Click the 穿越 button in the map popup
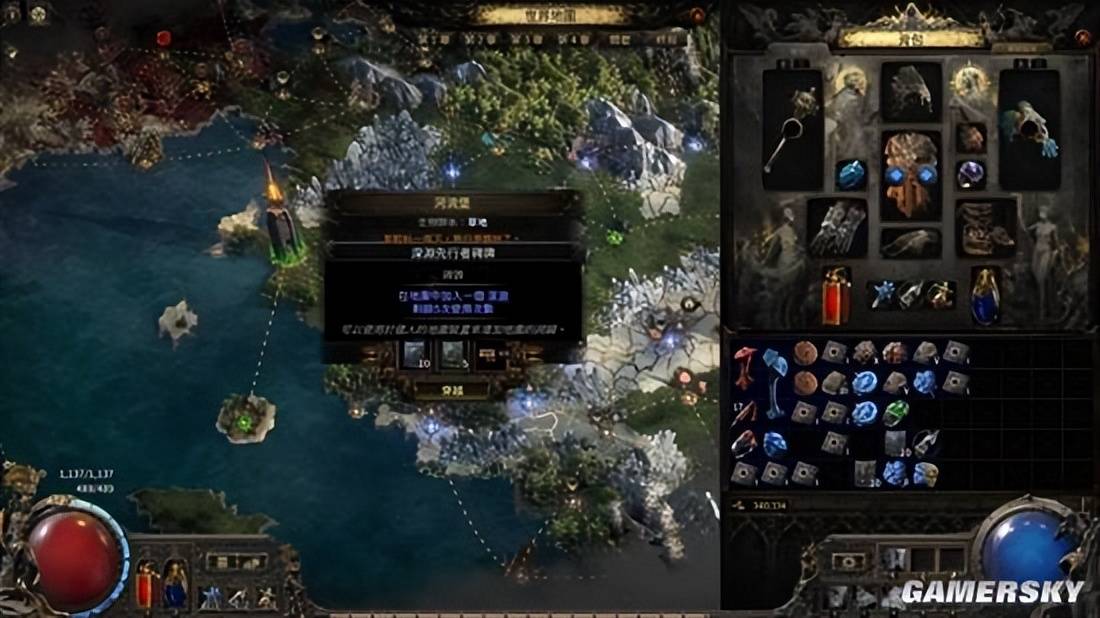The image size is (1100, 618). point(452,390)
